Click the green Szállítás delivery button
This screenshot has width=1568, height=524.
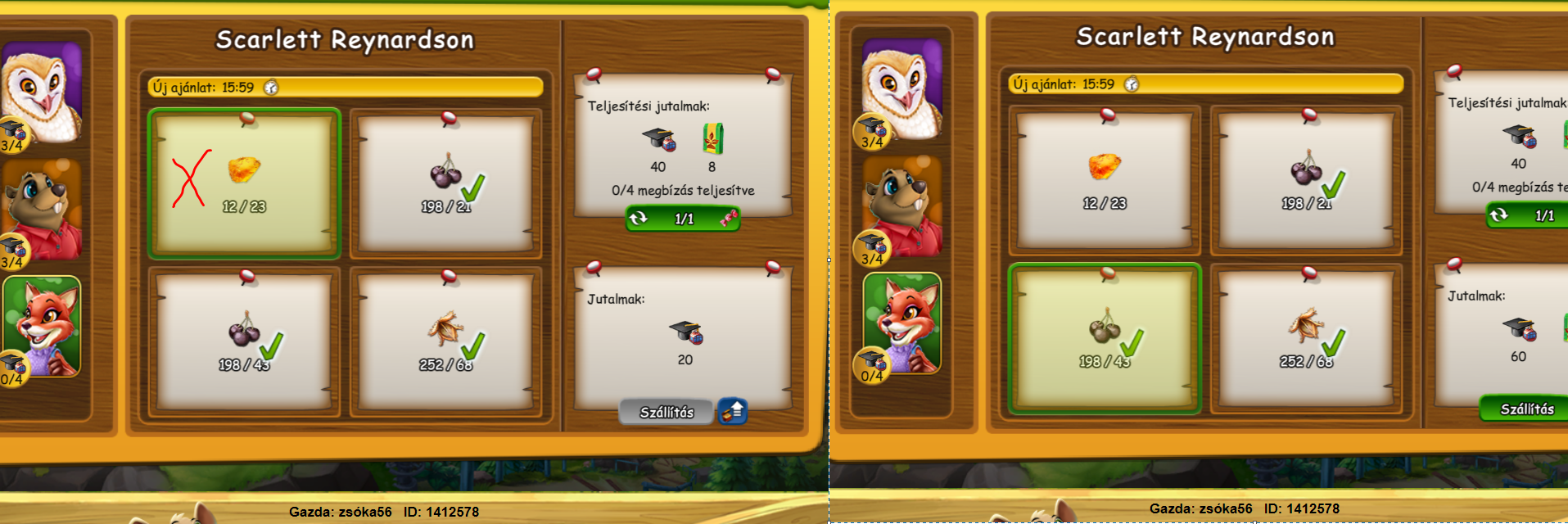tap(1526, 409)
